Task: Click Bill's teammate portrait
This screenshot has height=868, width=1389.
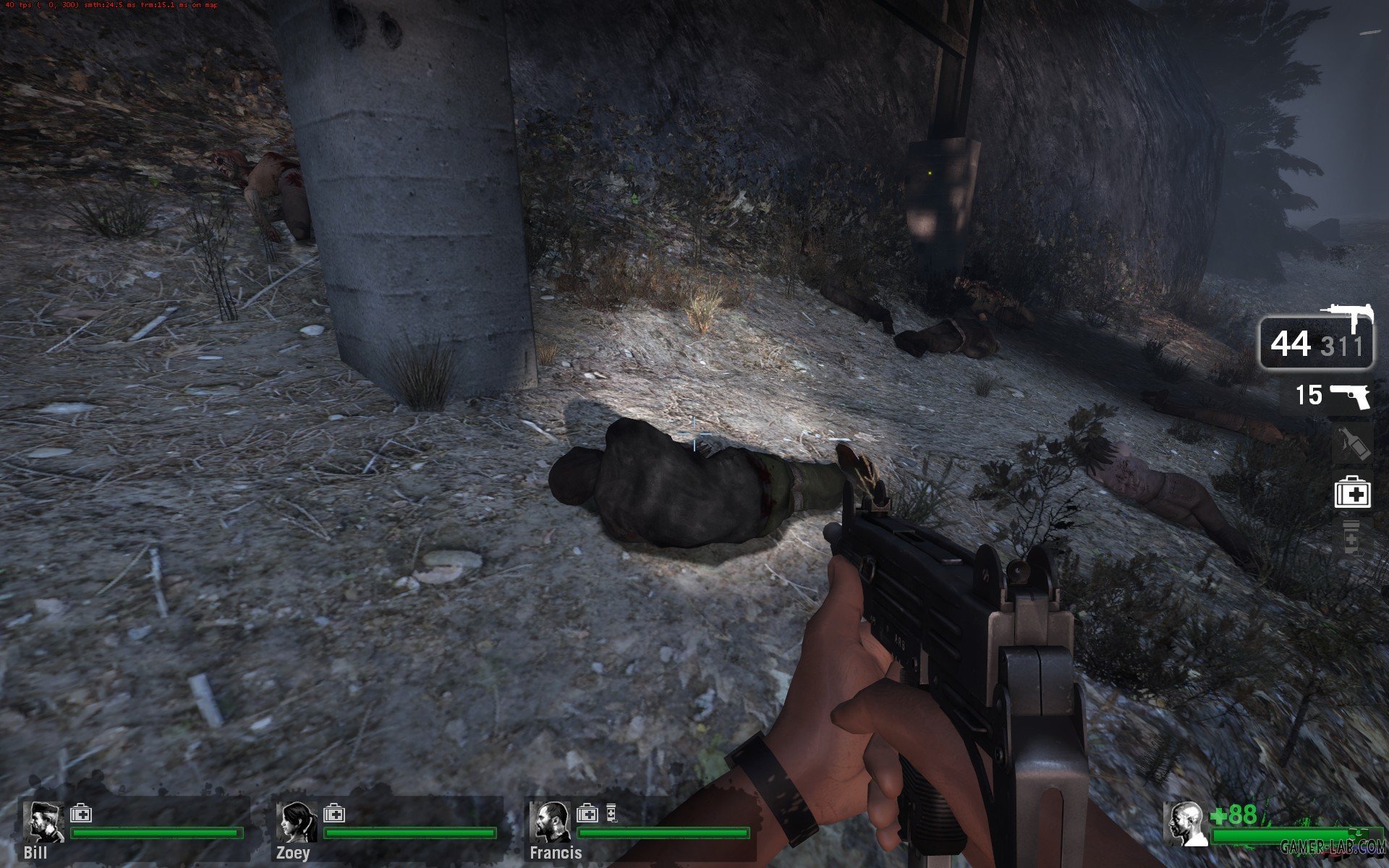Action: (43, 822)
